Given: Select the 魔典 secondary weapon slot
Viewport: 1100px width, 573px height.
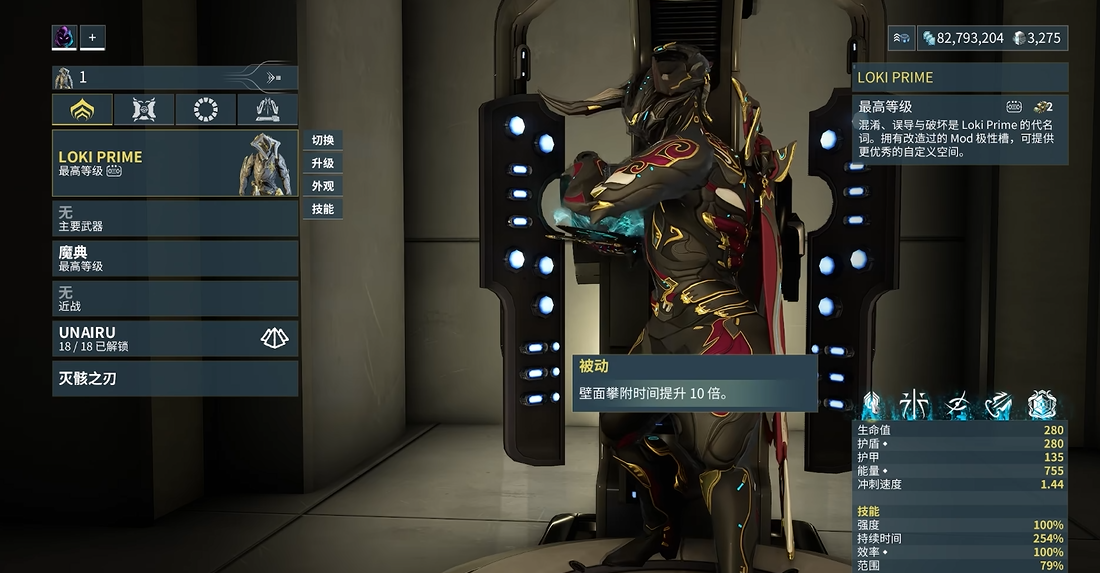Looking at the screenshot, I should click(175, 259).
